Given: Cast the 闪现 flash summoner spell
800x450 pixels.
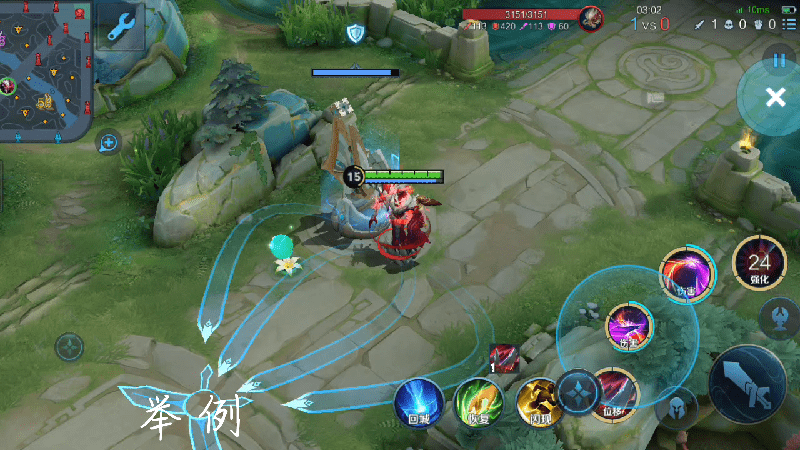Looking at the screenshot, I should tap(536, 402).
